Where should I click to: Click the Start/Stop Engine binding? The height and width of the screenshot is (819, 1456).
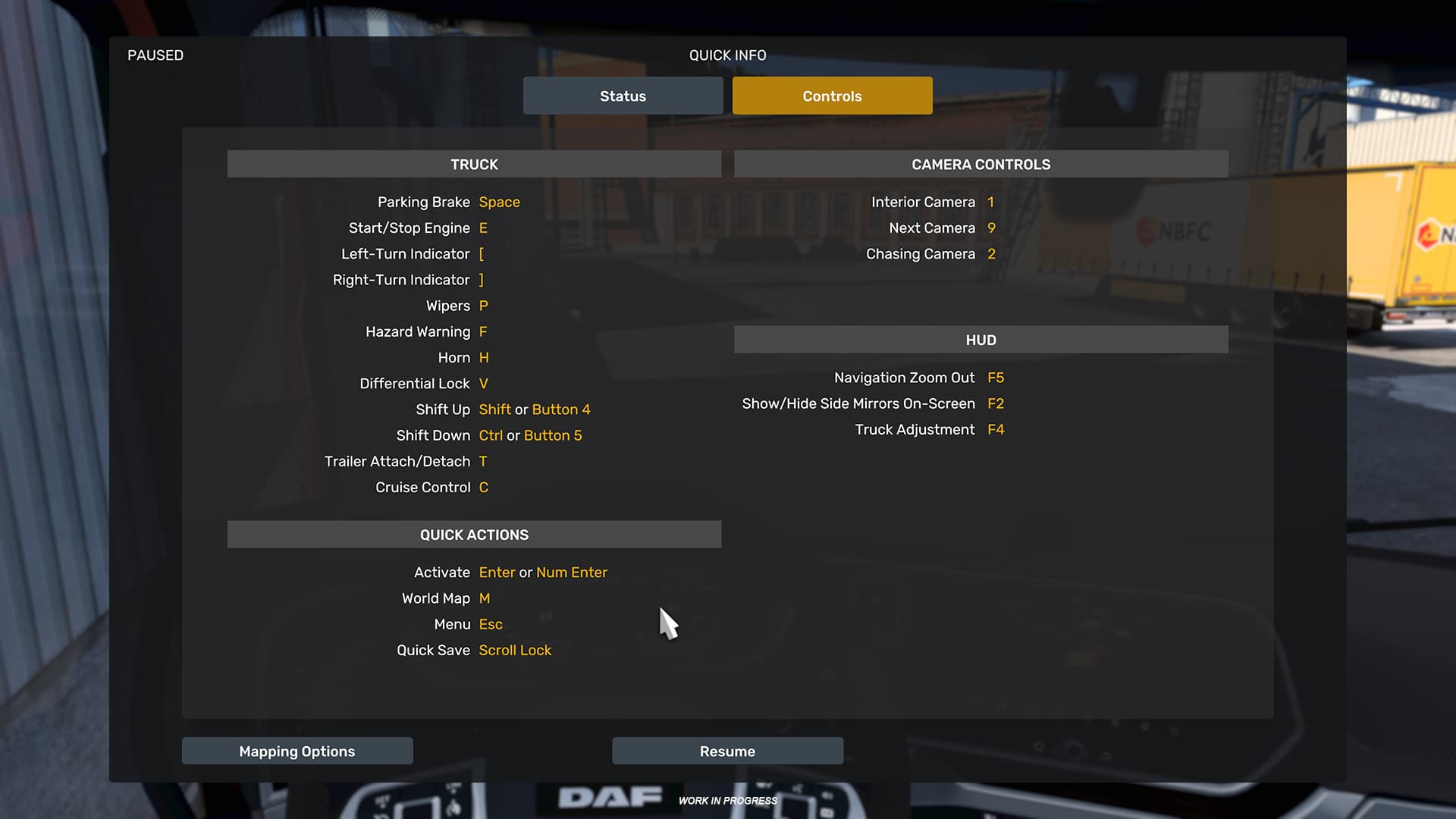[483, 227]
